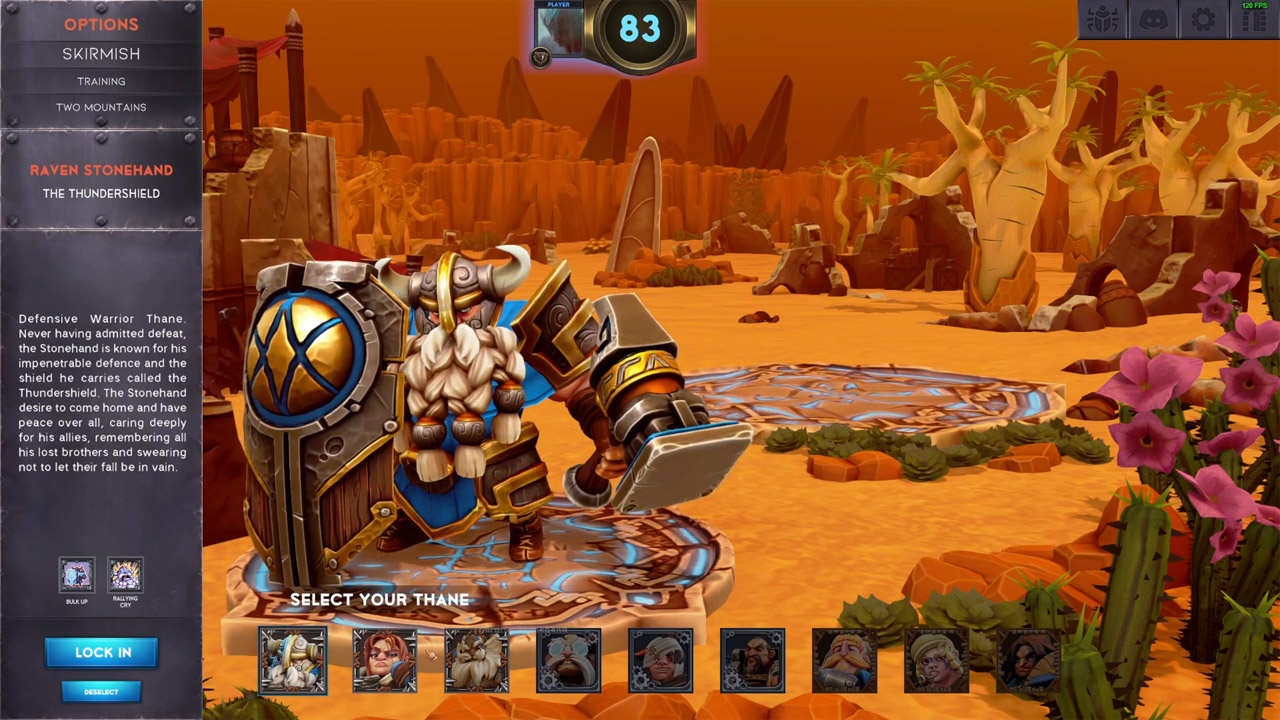Screen dimensions: 1280x720
Task: Pick the bald tattooed thane portrait
Action: tap(753, 660)
